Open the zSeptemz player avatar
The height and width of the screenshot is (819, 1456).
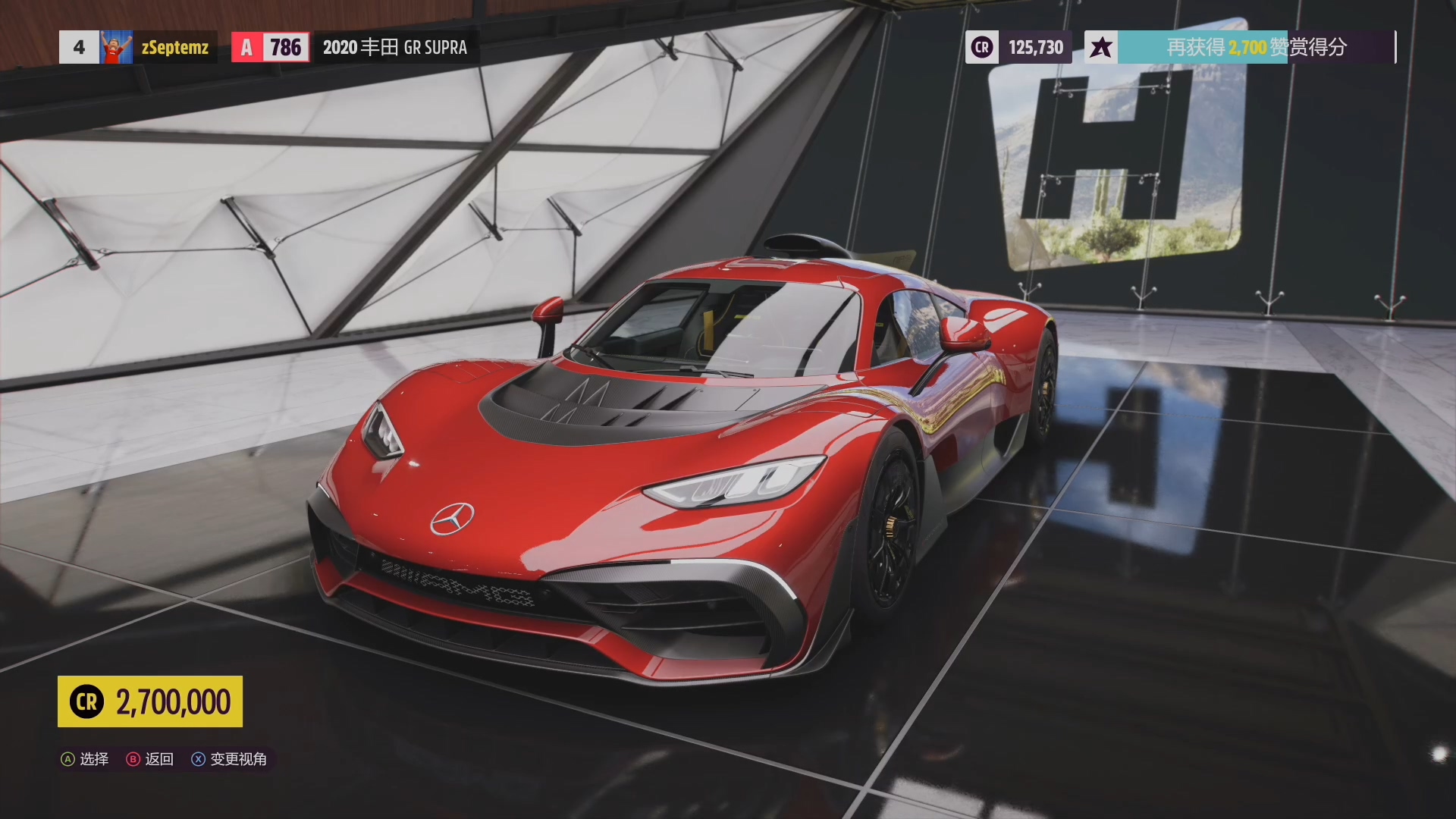tap(116, 47)
